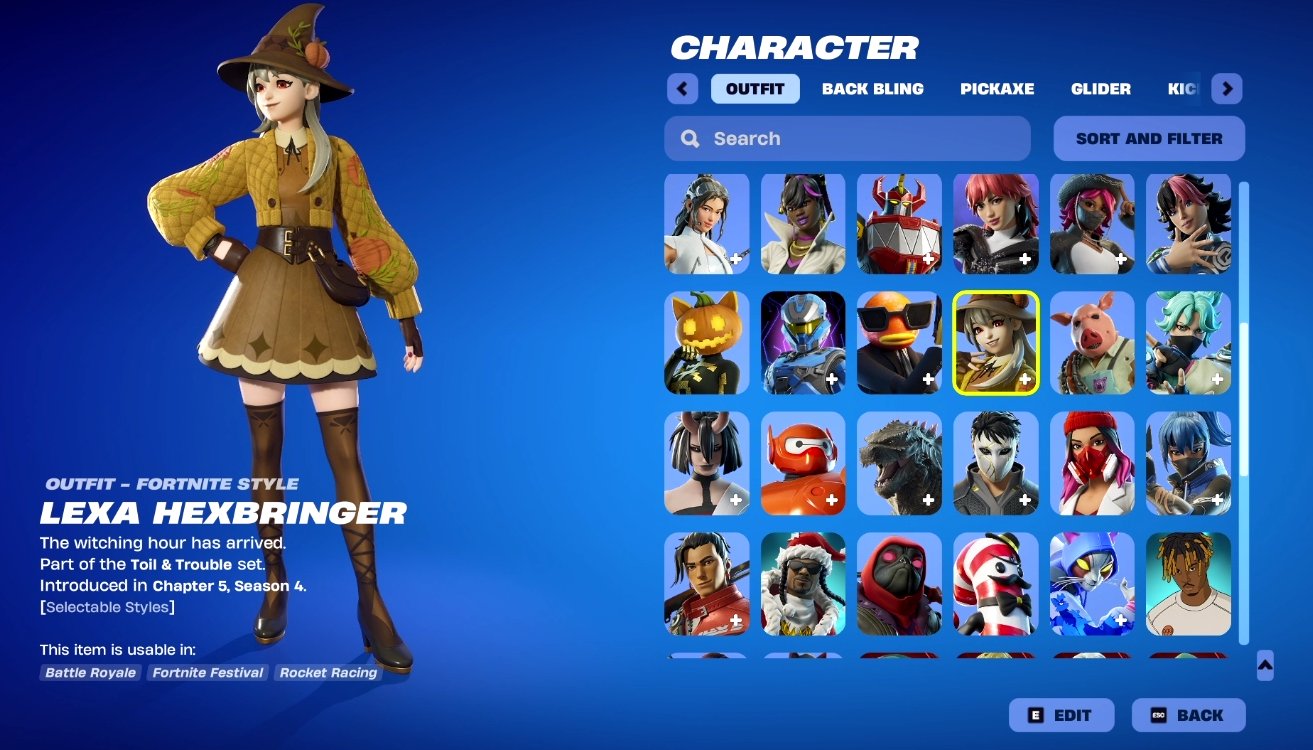Select the Godzilla outfit
Viewport: 1313px width, 750px height.
(x=899, y=463)
